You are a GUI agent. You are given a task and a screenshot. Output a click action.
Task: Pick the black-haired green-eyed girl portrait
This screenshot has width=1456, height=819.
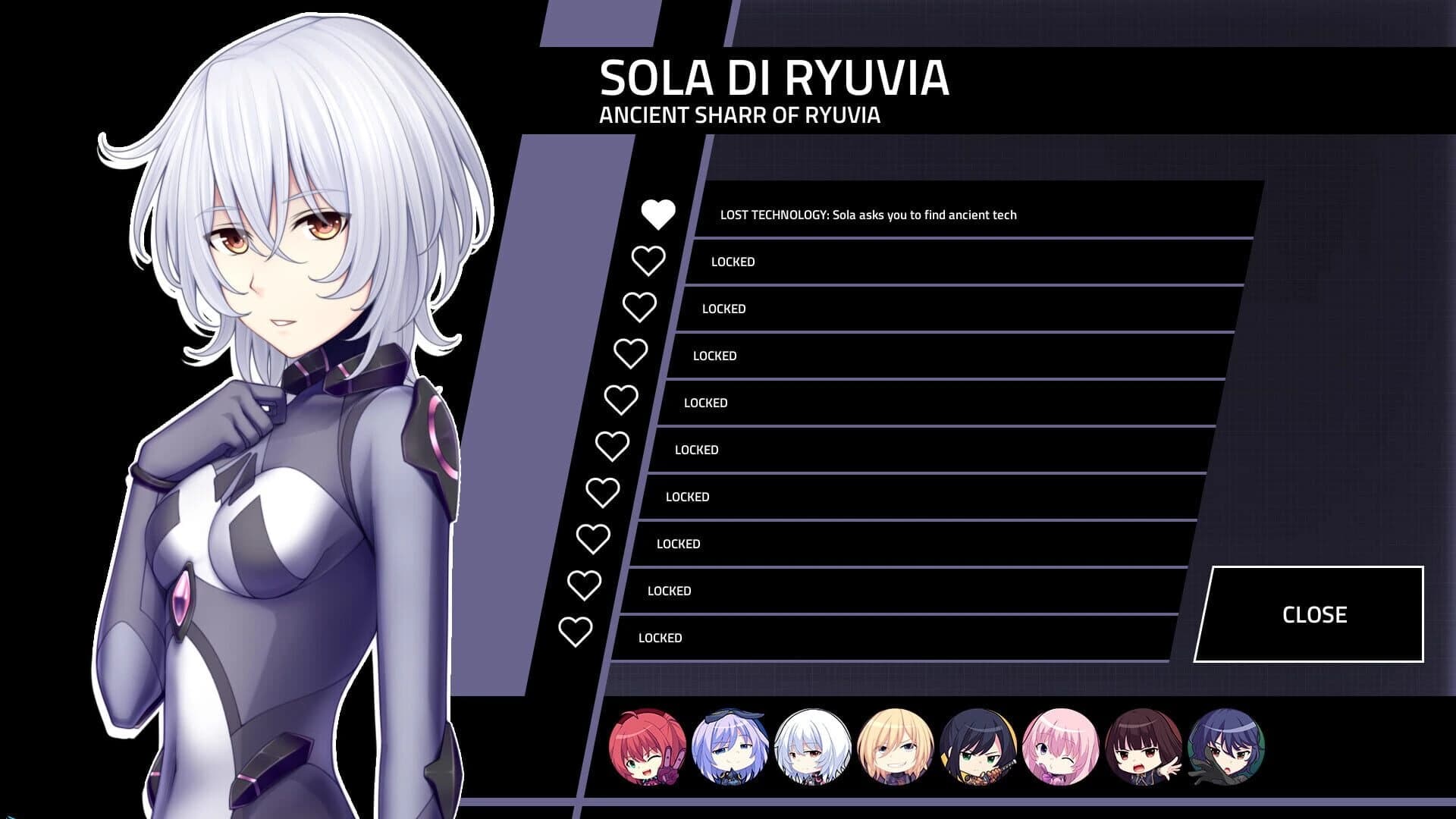pyautogui.click(x=977, y=746)
